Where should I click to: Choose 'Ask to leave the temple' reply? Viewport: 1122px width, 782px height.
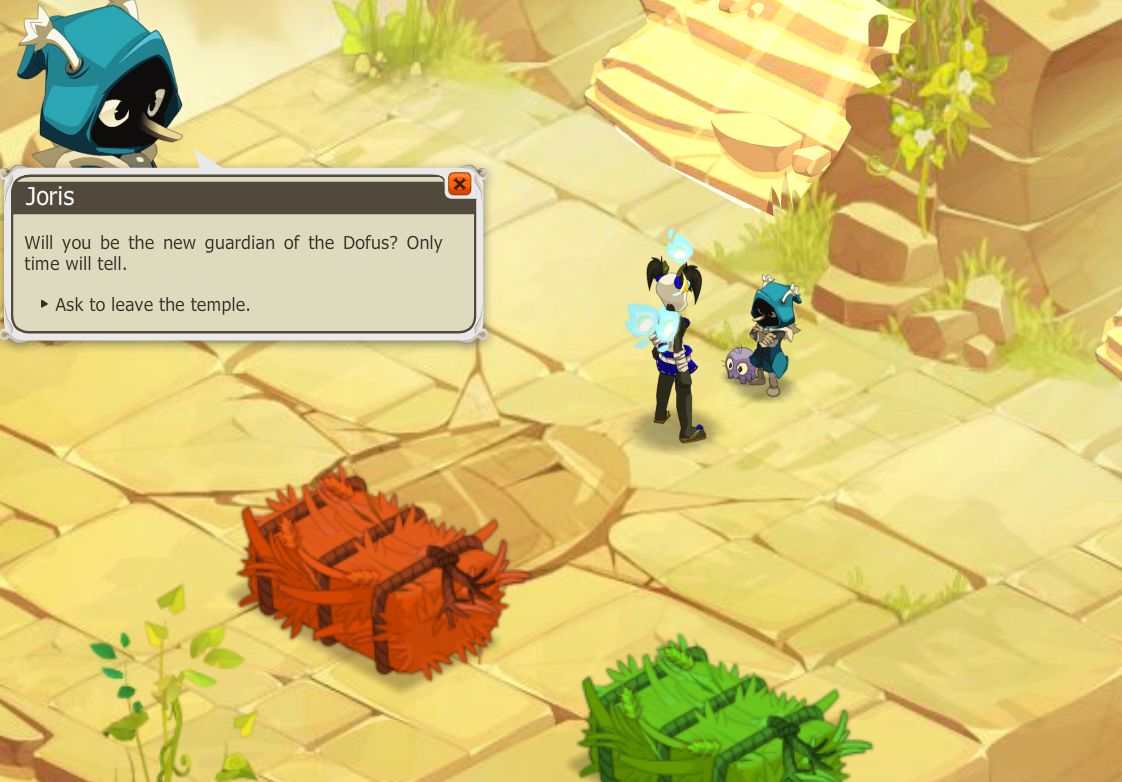pos(152,304)
